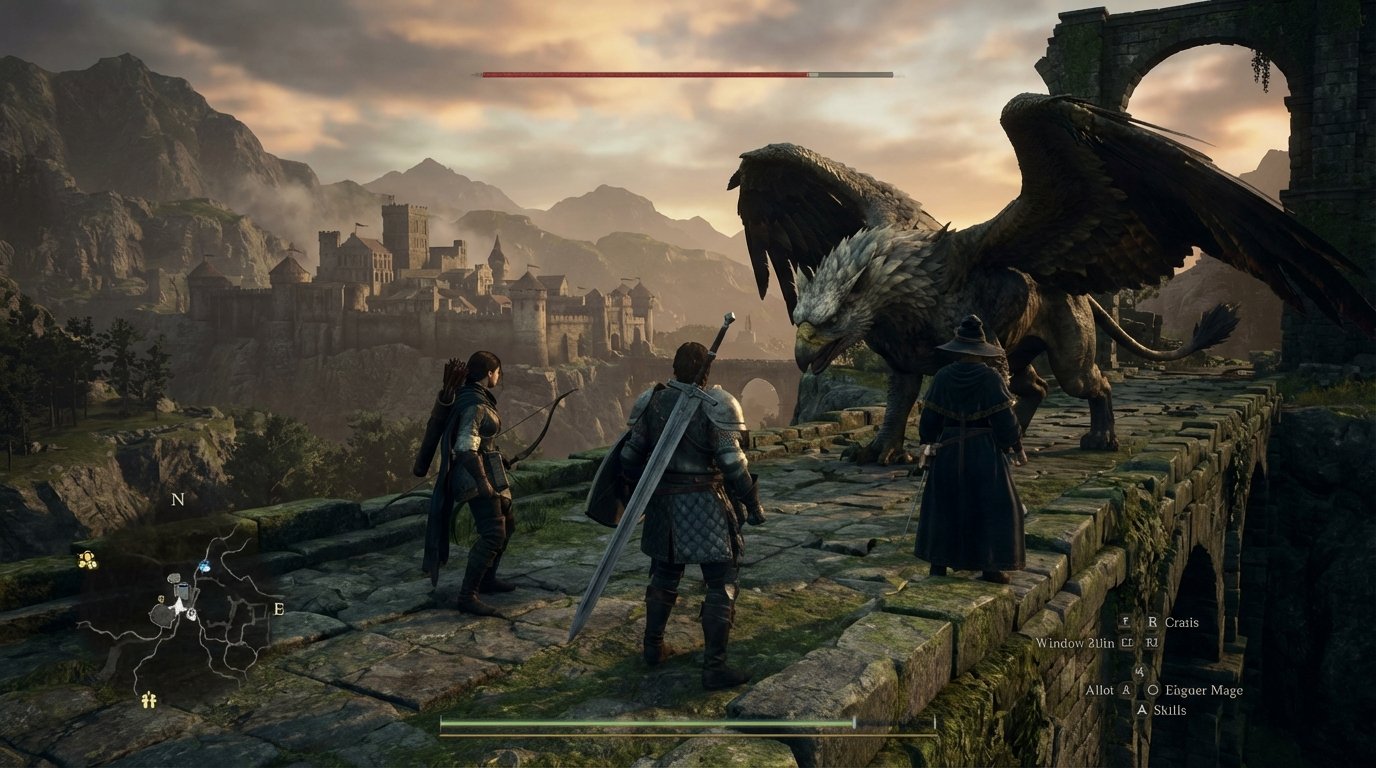Select the blue marker on the minimap
Image resolution: width=1376 pixels, height=768 pixels.
pyautogui.click(x=205, y=566)
